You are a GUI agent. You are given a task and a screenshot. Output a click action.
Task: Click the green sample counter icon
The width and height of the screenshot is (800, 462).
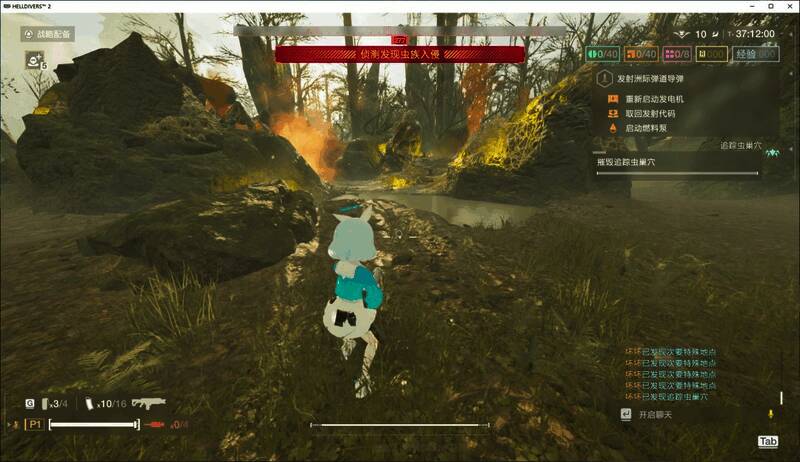[592, 54]
